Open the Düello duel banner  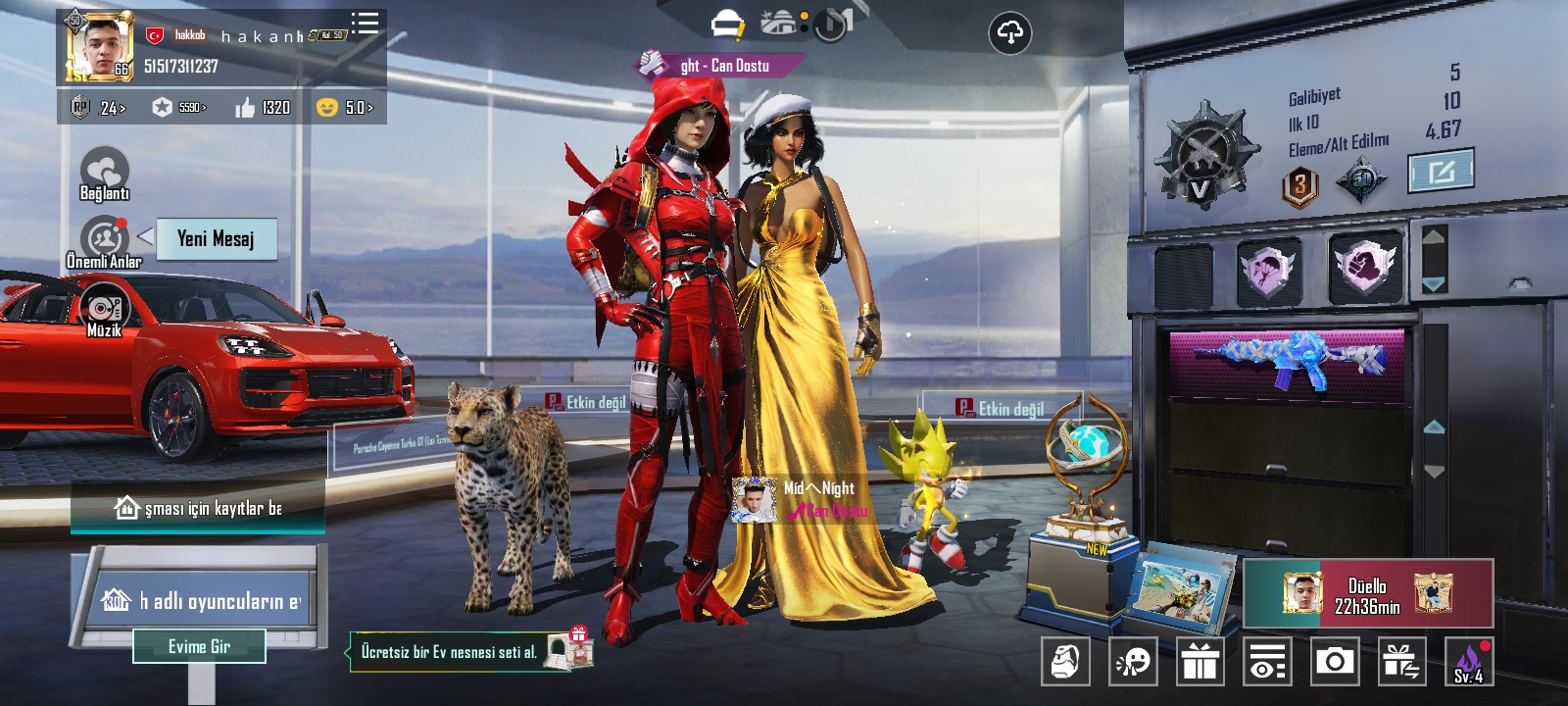(1368, 594)
